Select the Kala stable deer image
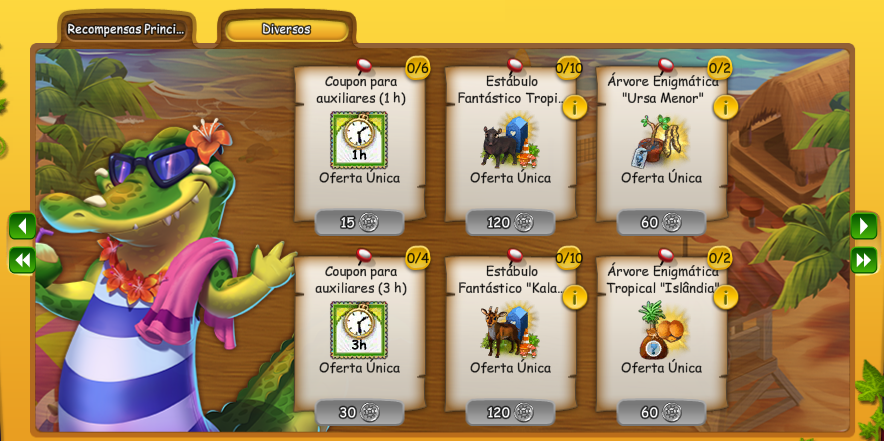 point(509,330)
